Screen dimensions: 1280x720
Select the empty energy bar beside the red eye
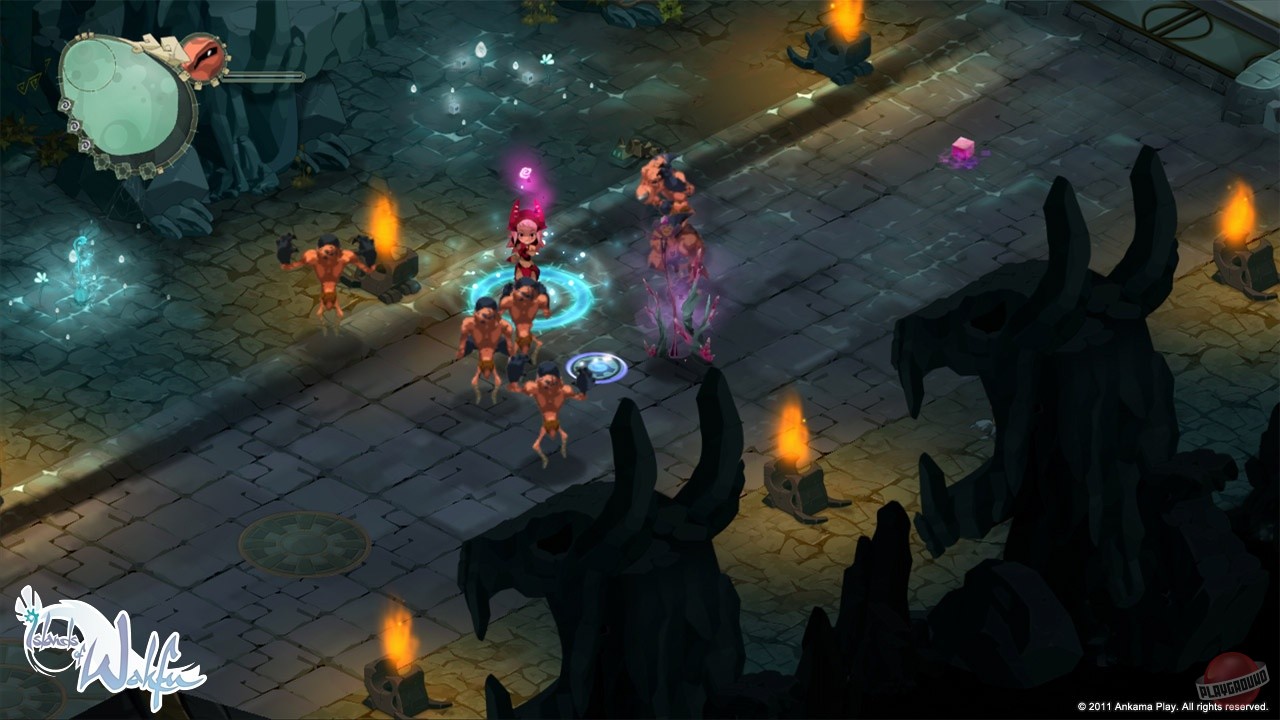tap(264, 75)
